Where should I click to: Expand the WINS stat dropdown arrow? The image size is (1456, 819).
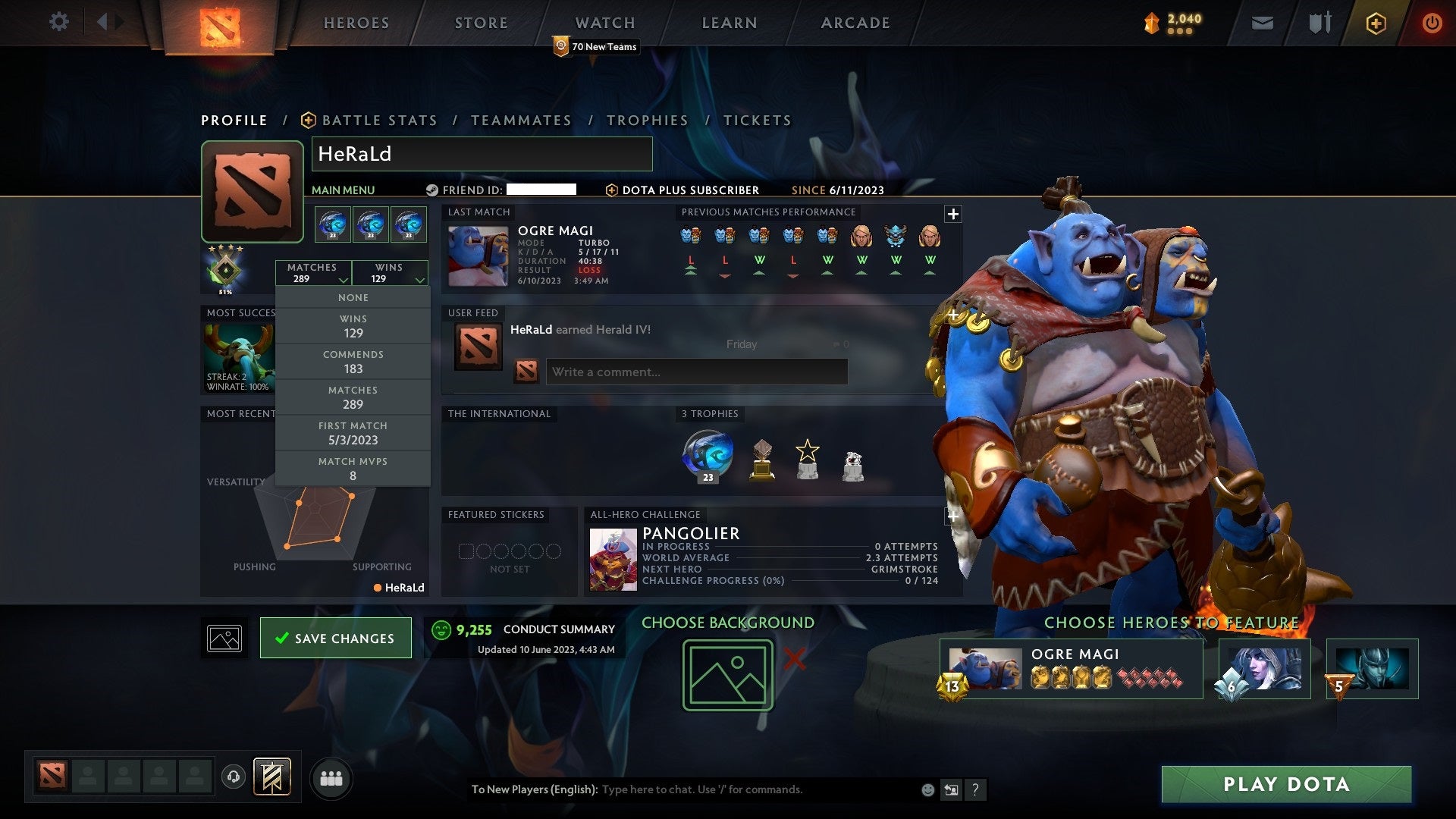(419, 279)
